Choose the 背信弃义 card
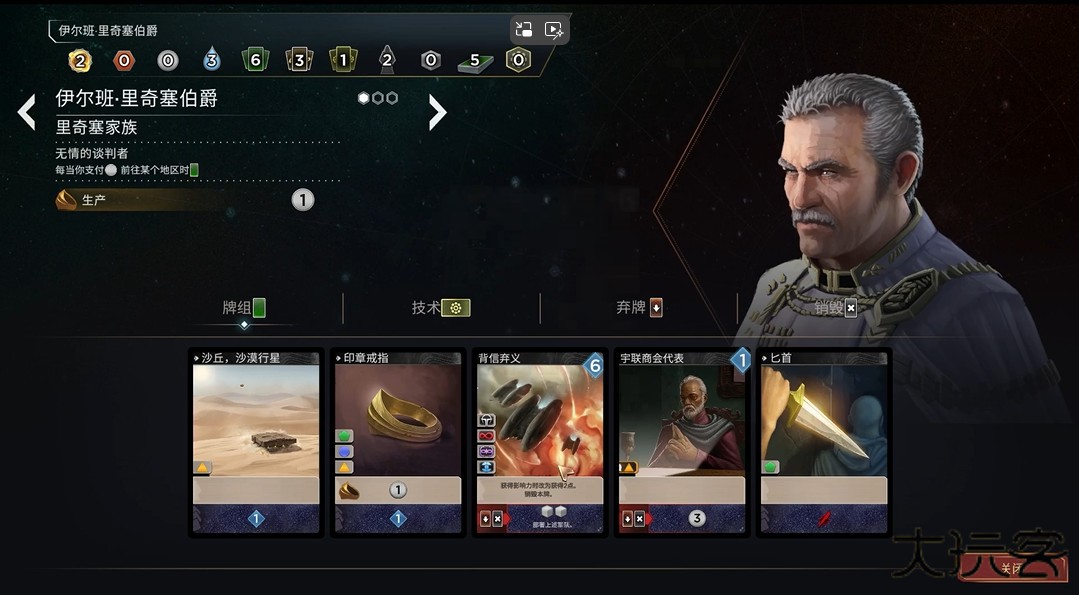 (x=540, y=442)
